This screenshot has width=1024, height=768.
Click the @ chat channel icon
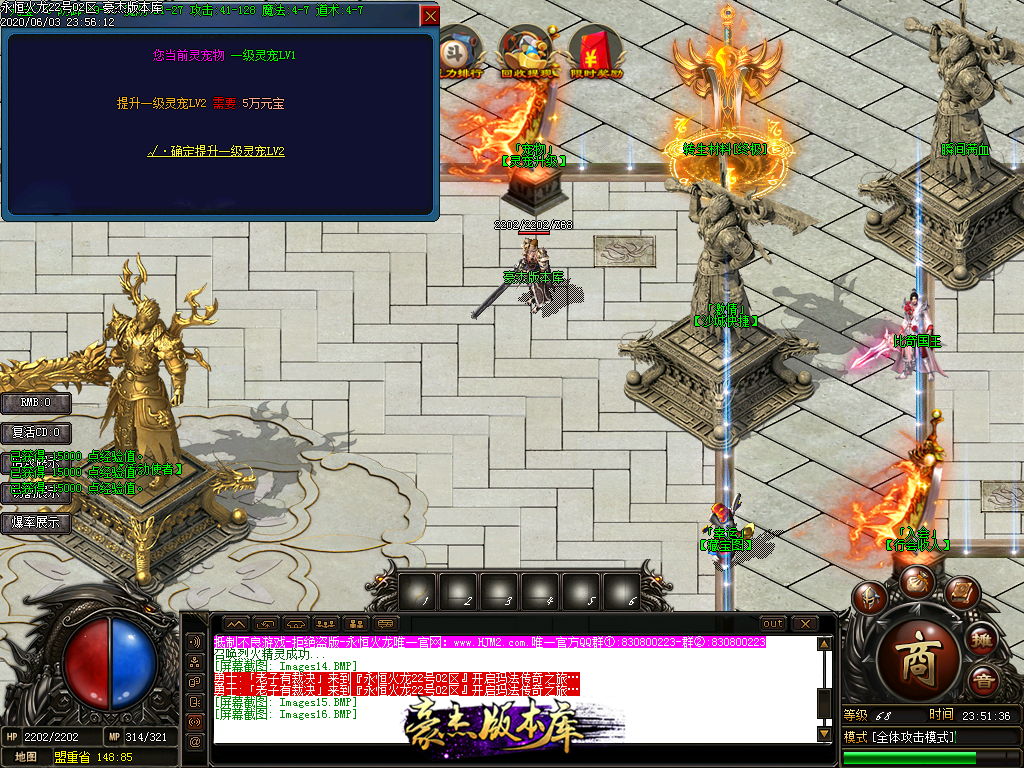click(x=195, y=741)
